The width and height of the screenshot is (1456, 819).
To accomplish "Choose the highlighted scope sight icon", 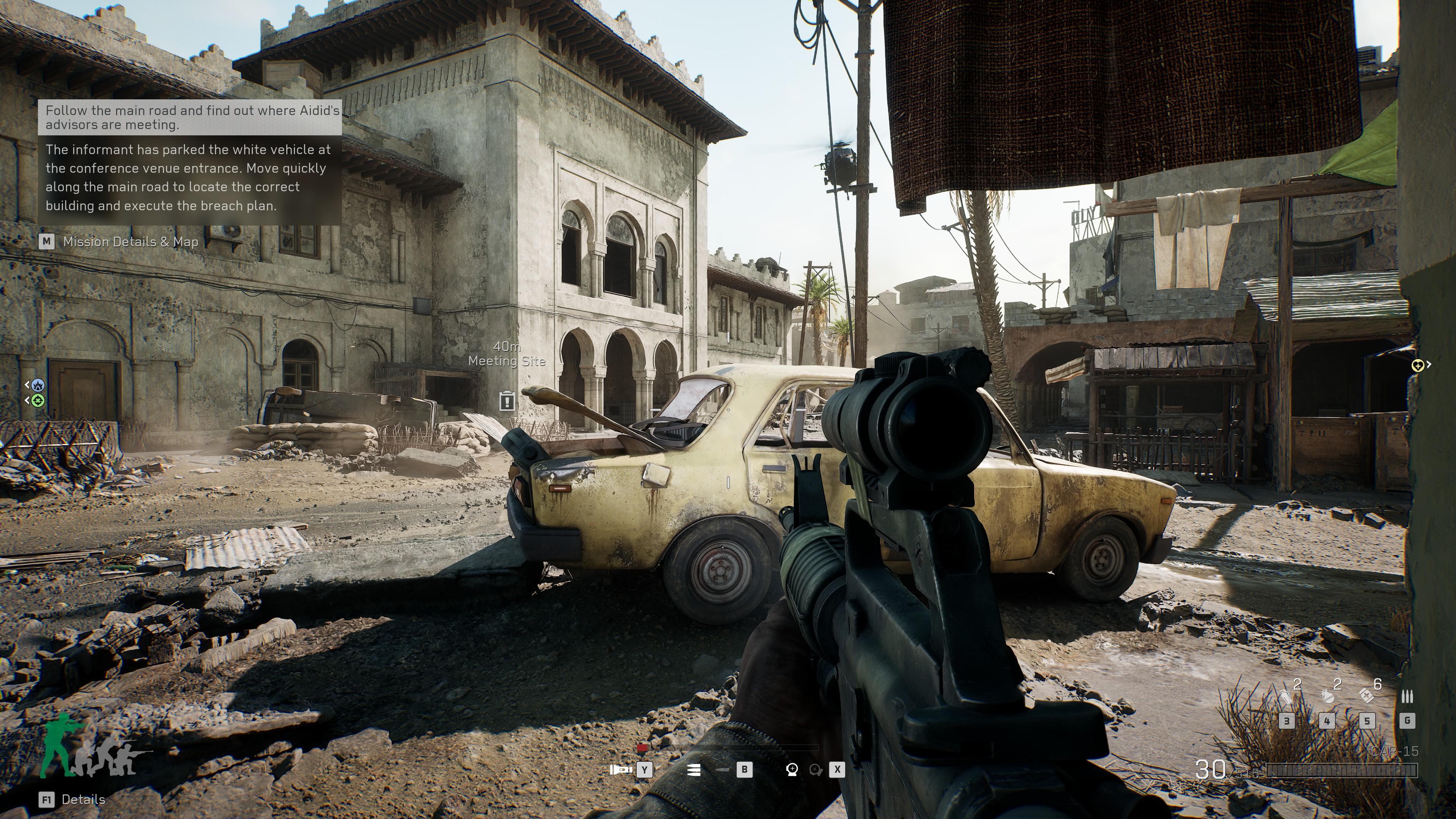I will (x=792, y=769).
